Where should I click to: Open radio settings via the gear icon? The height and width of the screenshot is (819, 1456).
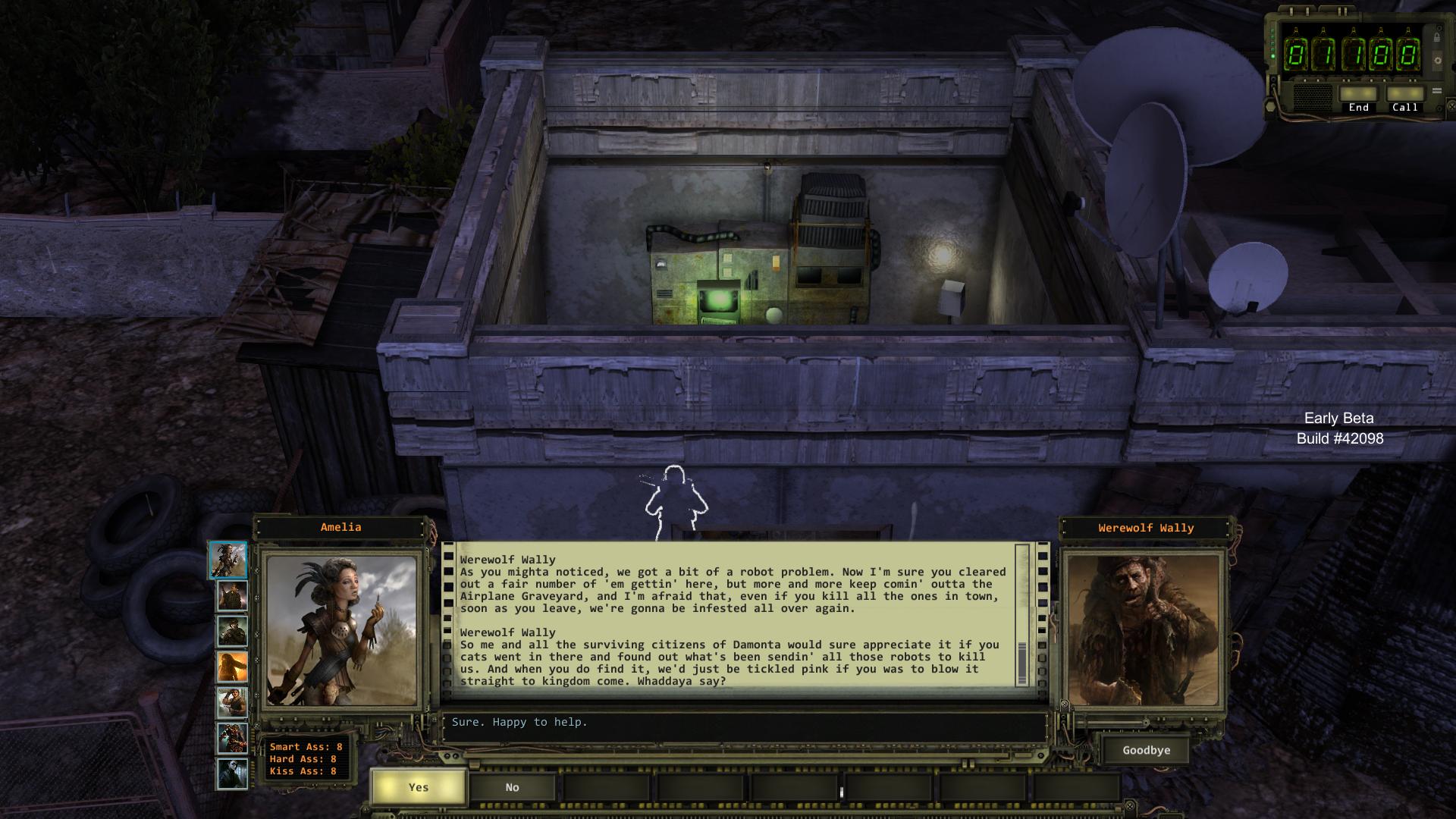1438,61
